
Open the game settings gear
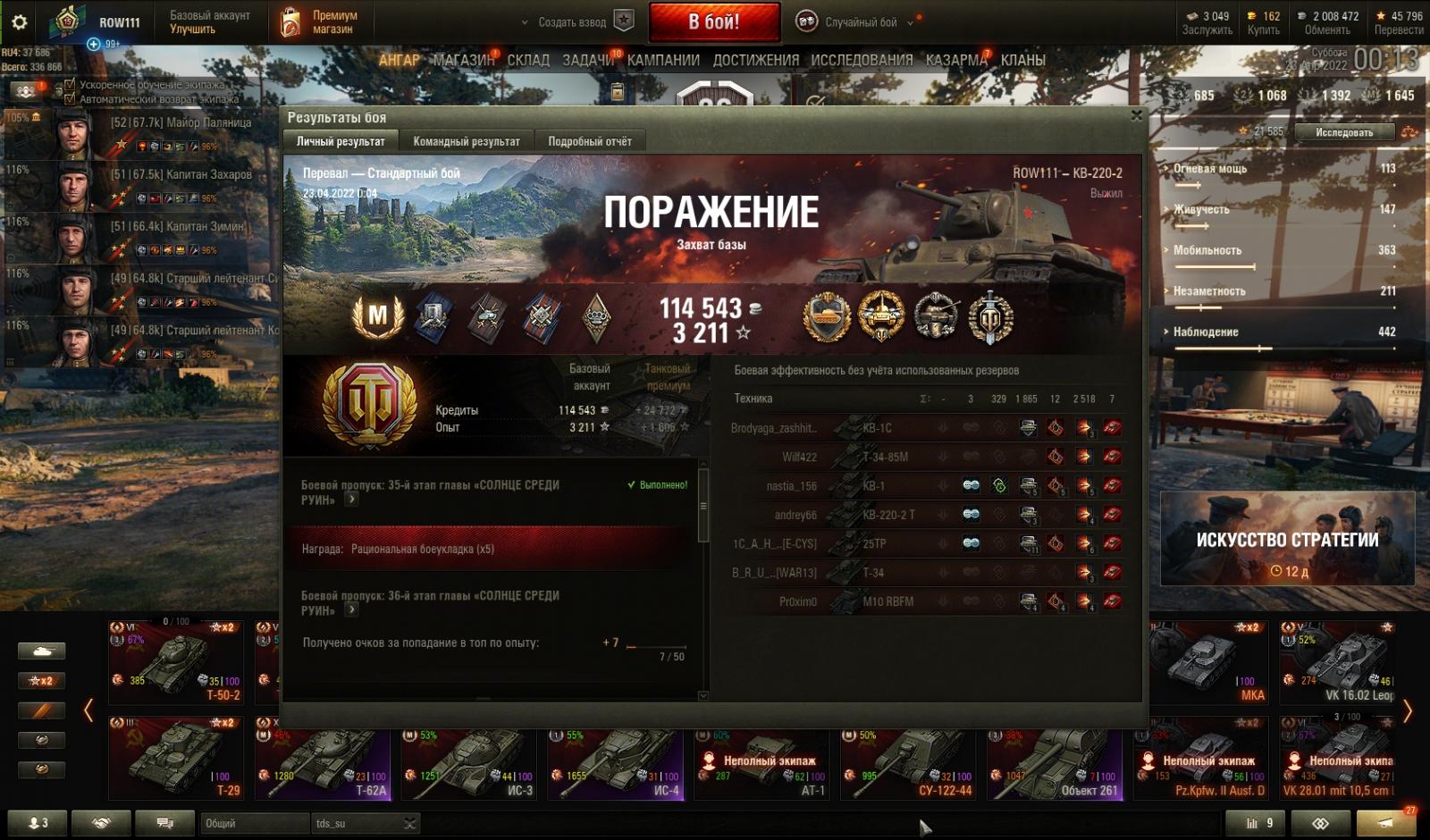coord(19,22)
